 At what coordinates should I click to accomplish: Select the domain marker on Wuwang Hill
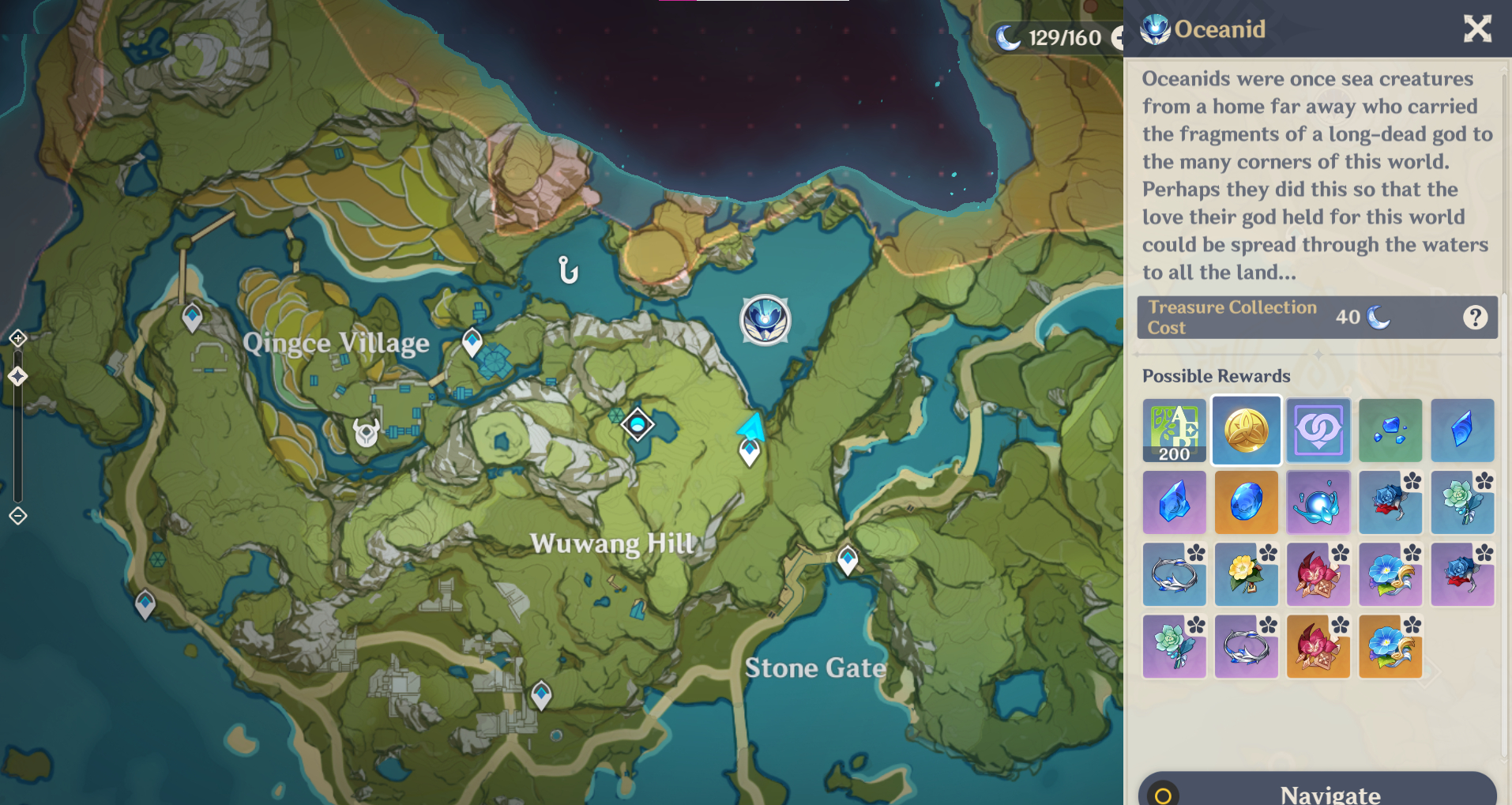(638, 425)
